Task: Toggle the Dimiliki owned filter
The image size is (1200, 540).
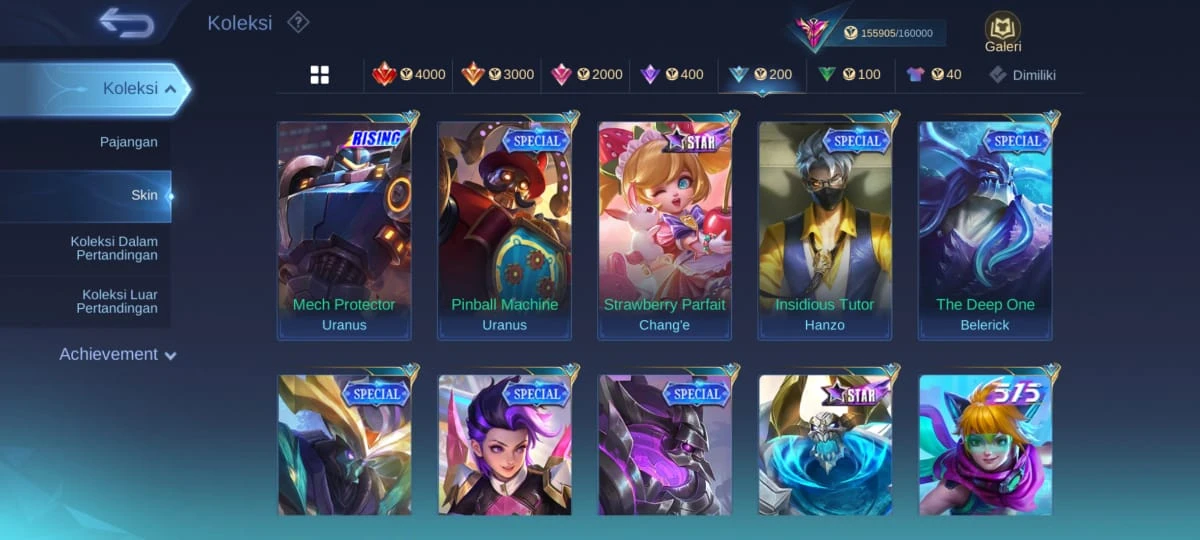Action: tap(1022, 75)
